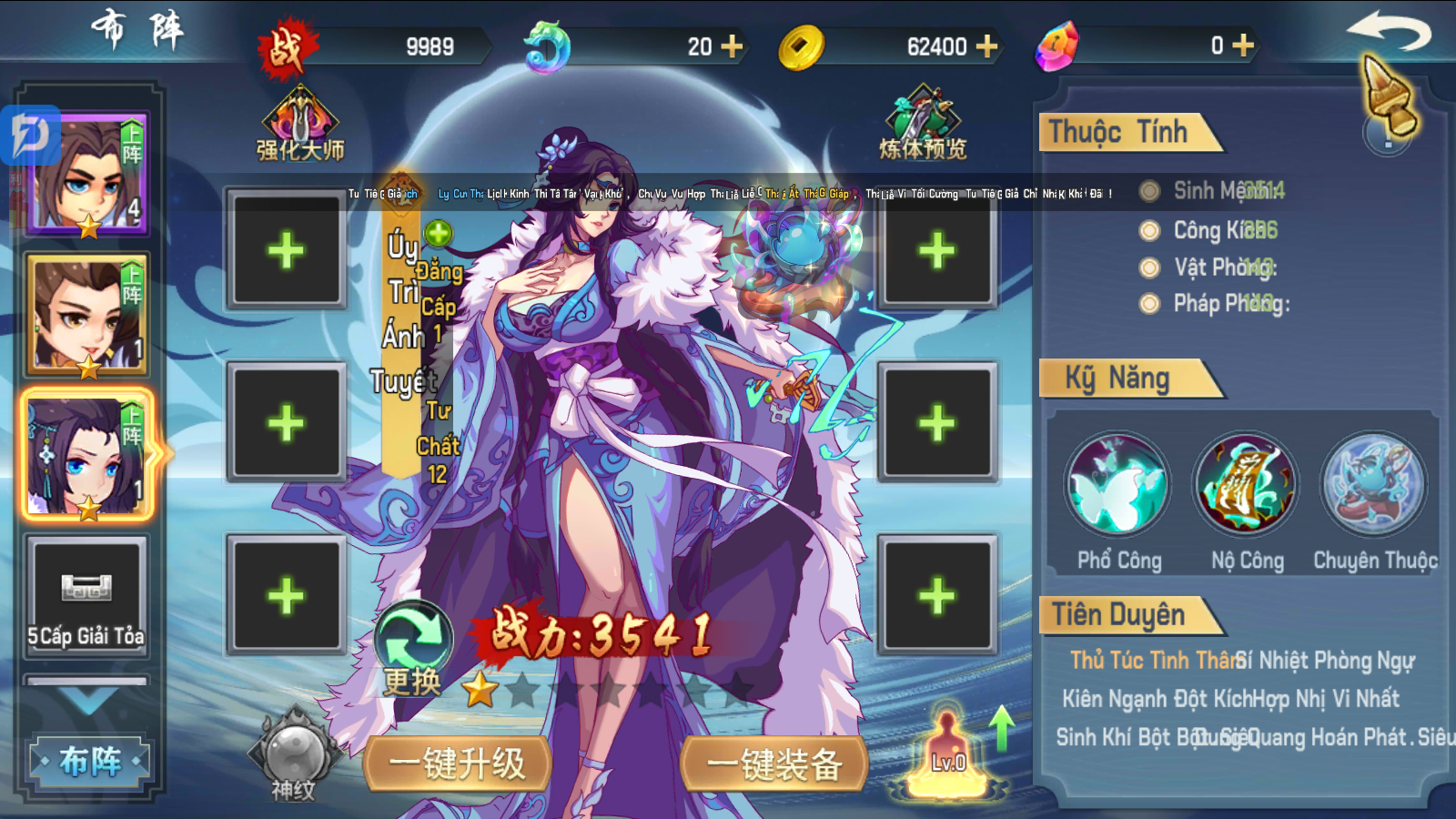Activate 一键装备 one-click equip
Screen dimensions: 1456x819
click(x=774, y=764)
